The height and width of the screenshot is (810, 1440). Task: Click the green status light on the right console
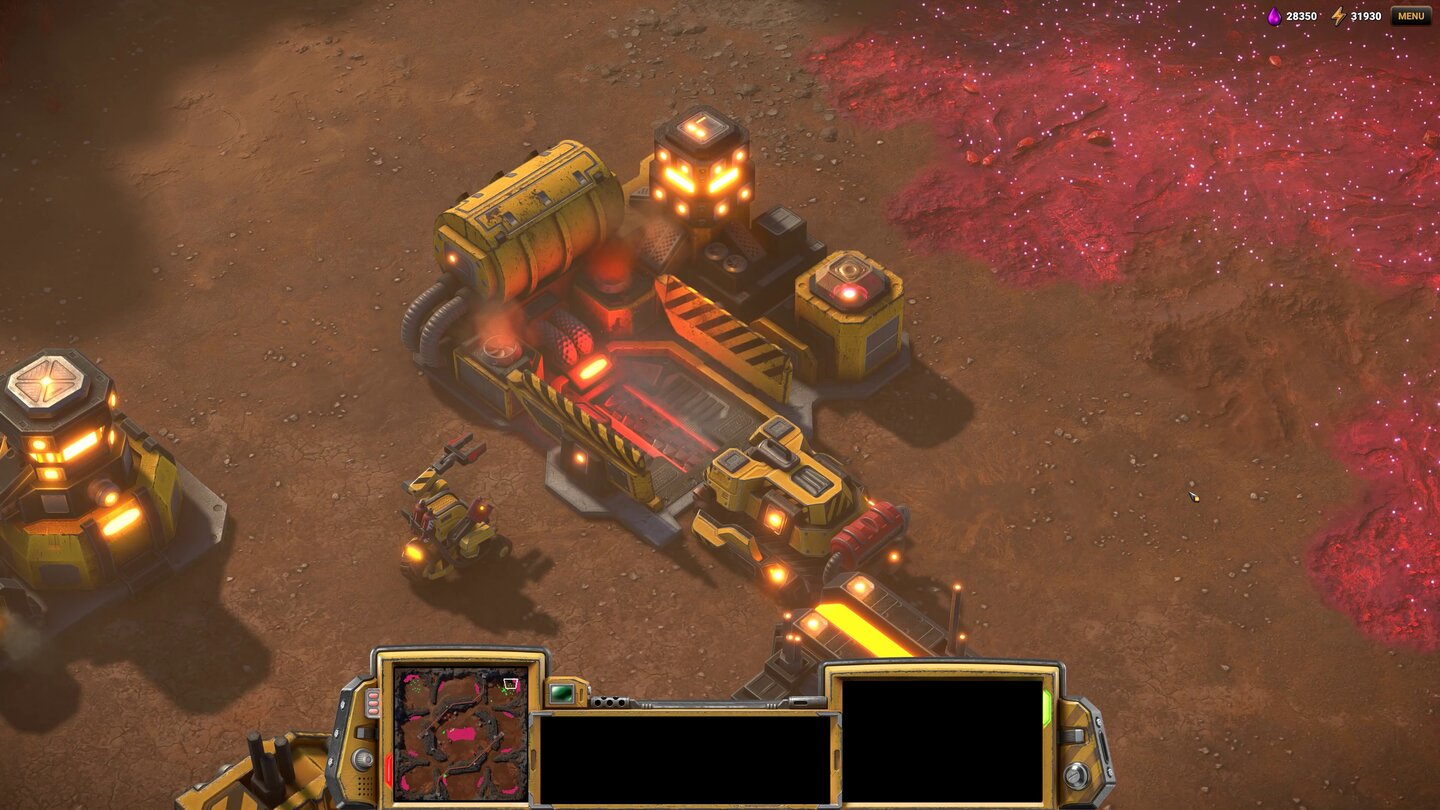[x=1047, y=707]
